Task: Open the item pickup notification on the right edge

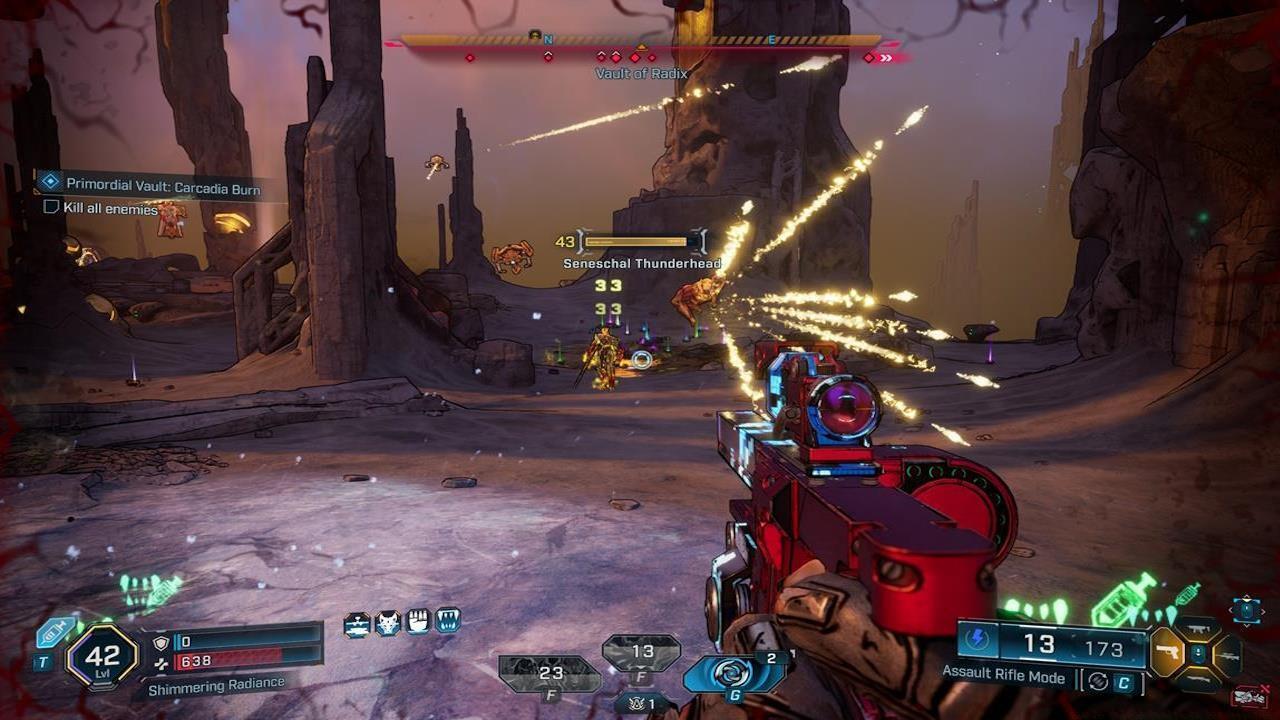Action: pos(1245,610)
